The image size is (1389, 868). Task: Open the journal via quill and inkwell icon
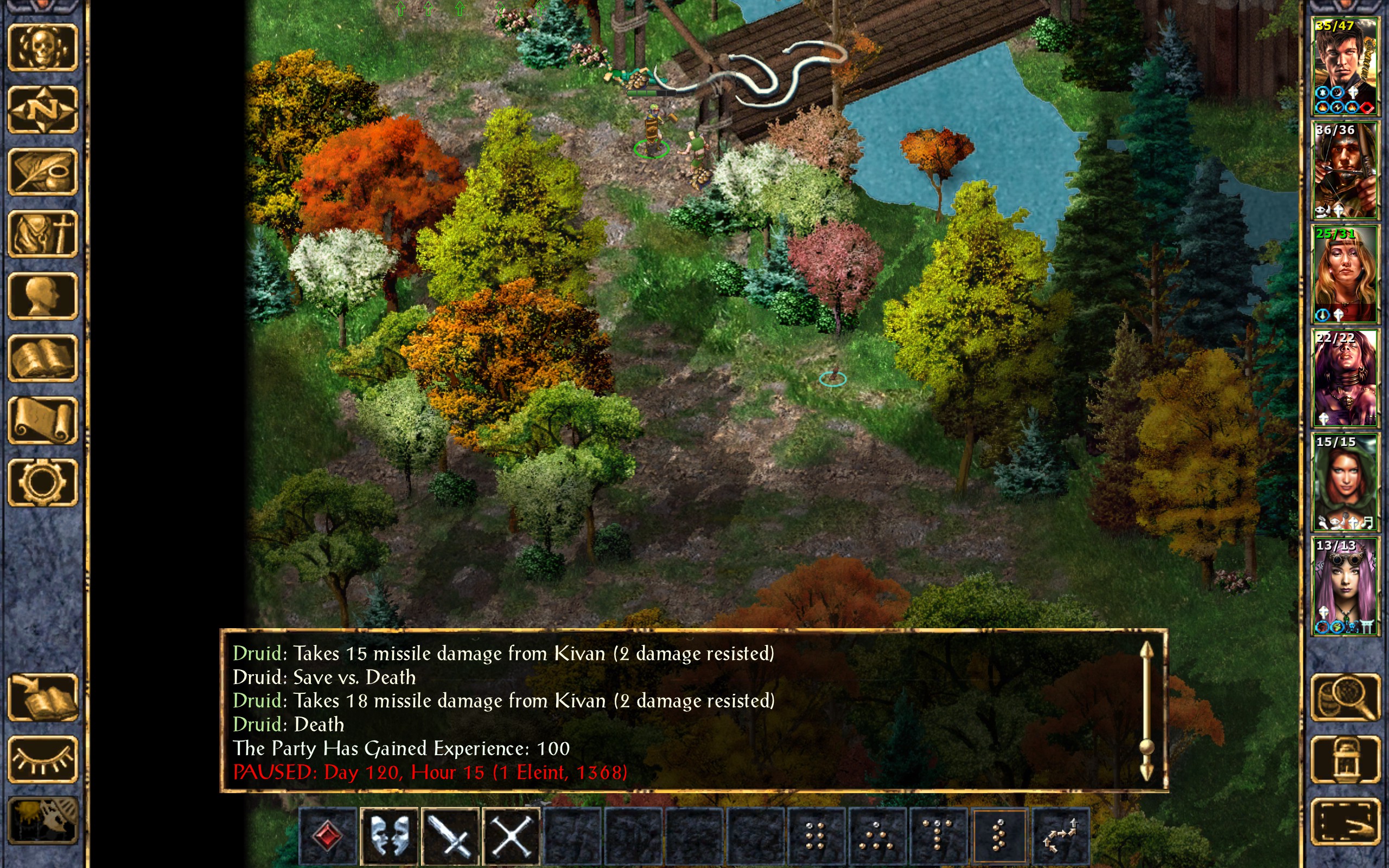[x=42, y=171]
